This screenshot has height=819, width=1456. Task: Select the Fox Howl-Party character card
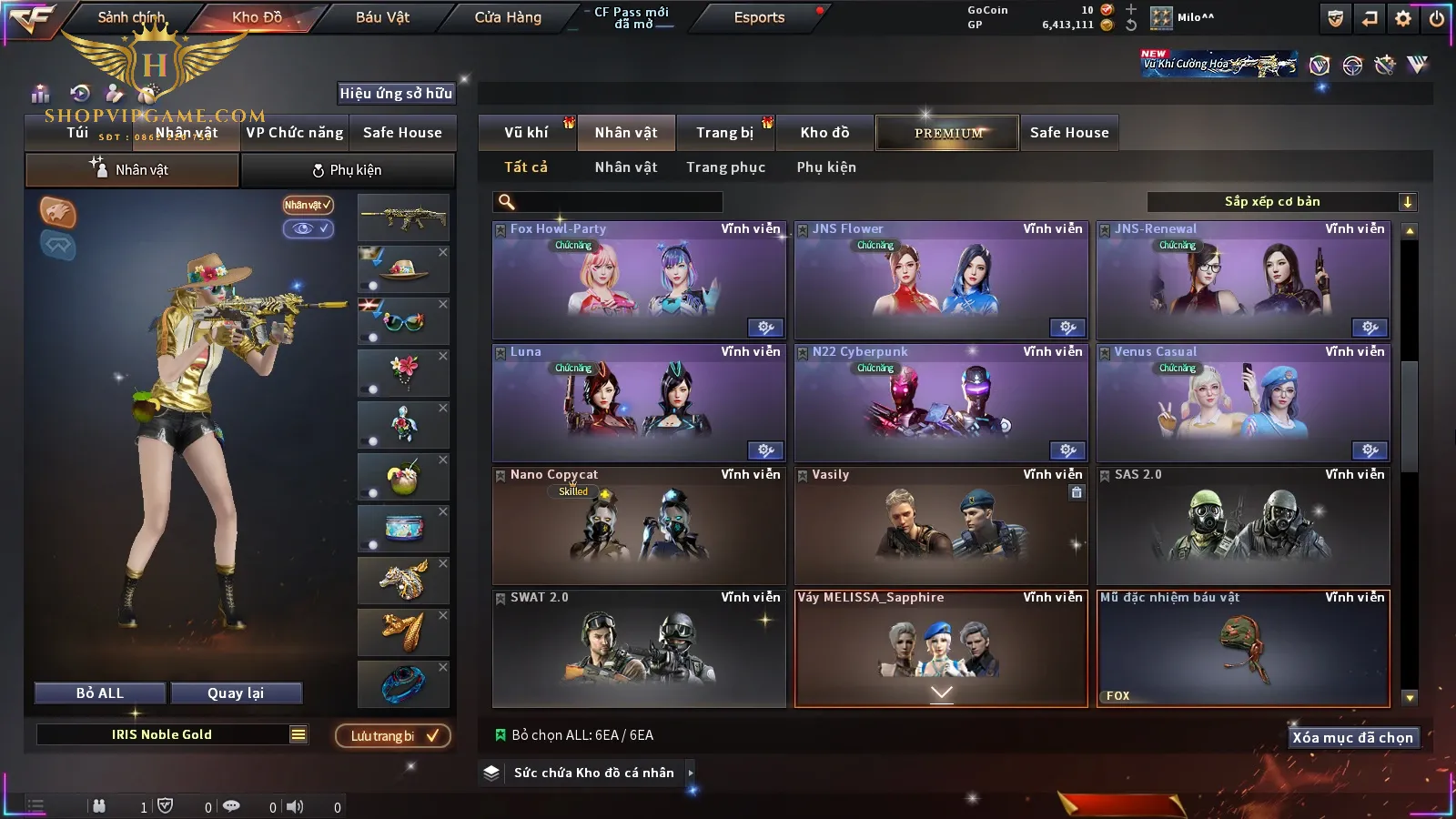639,281
